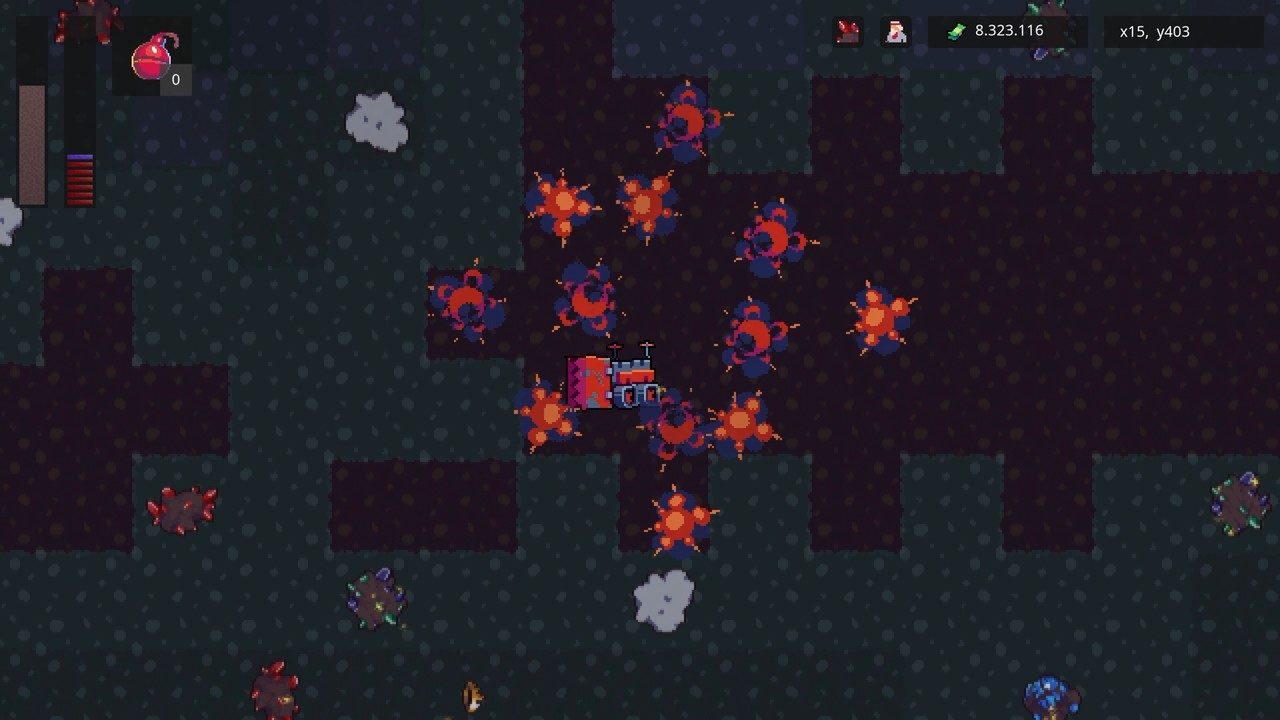Screen dimensions: 1280x720
Task: Click the green cash icon beside the money total
Action: click(958, 30)
